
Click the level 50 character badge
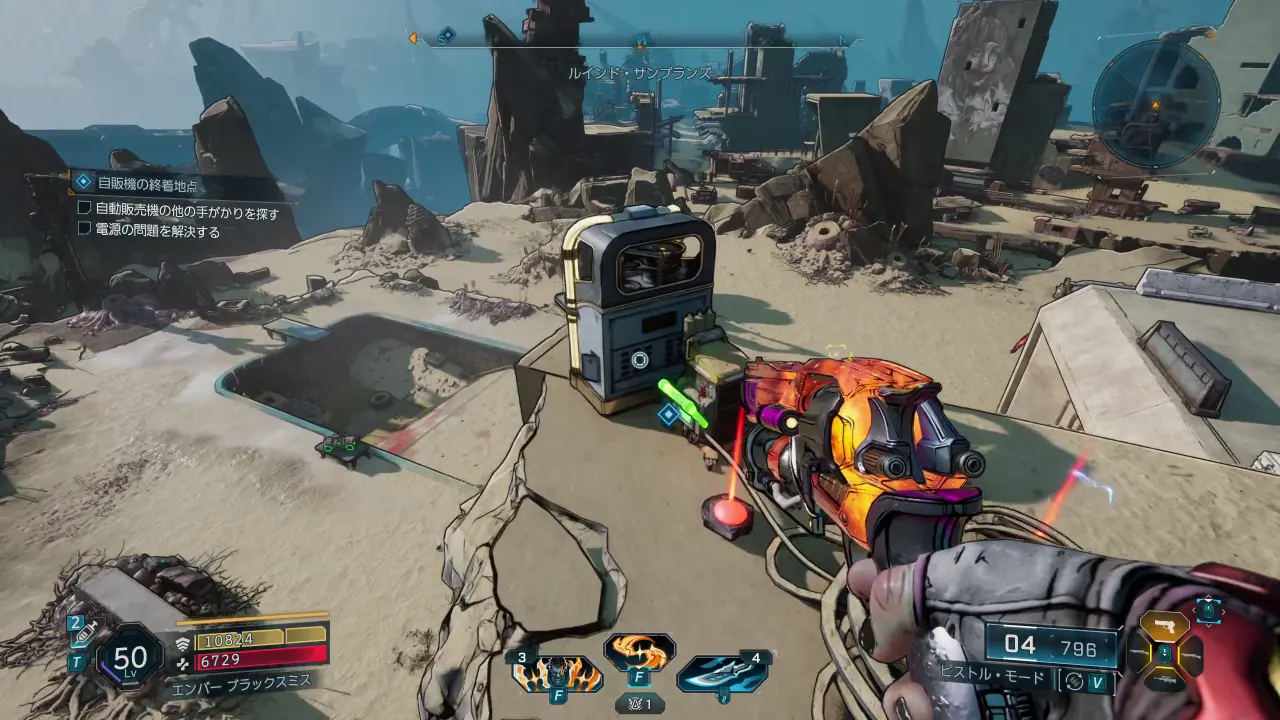[x=130, y=657]
